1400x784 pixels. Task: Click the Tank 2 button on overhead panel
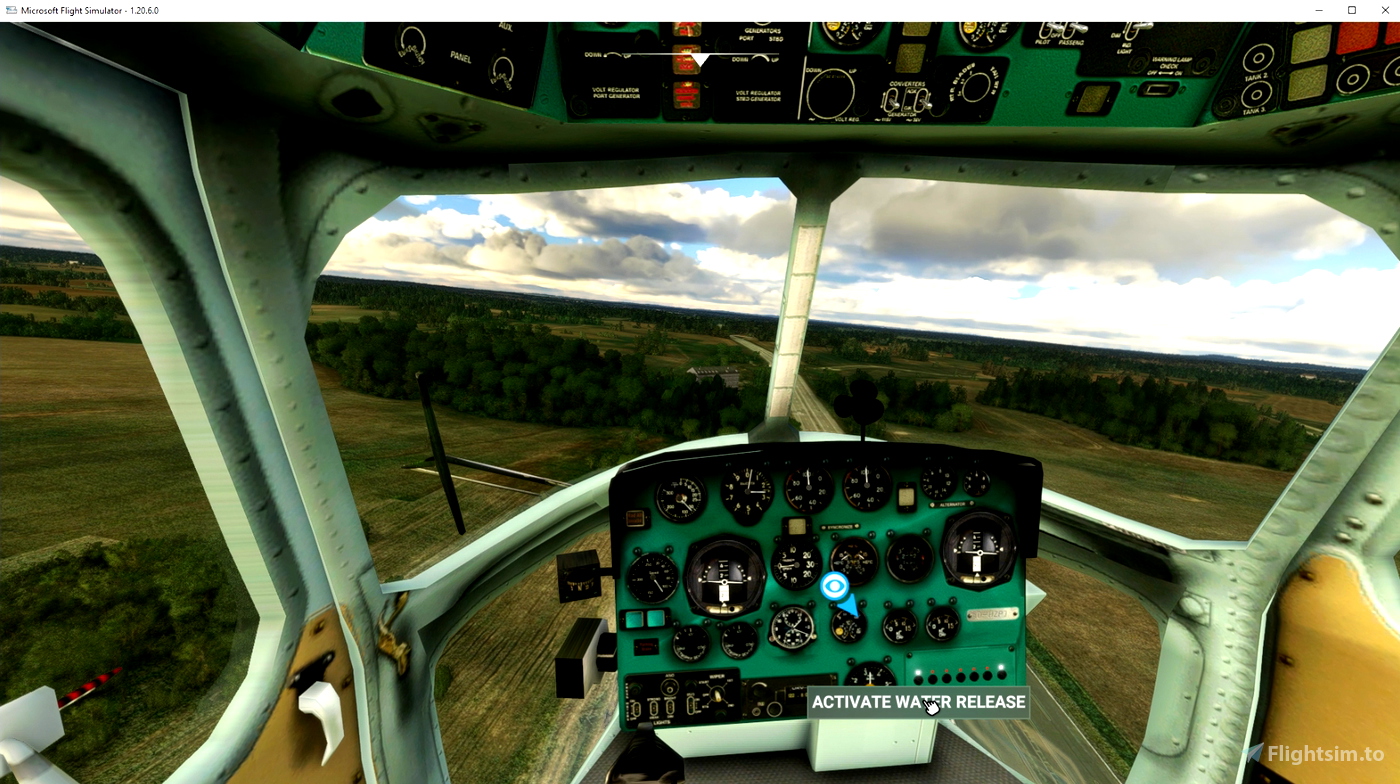point(1259,59)
